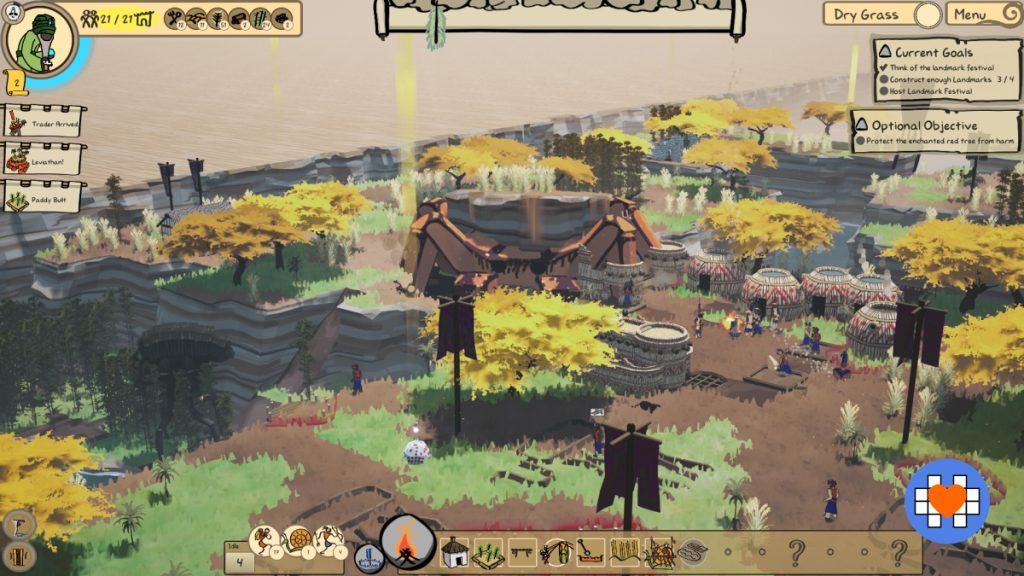Click the yellow scroll counter
Viewport: 1024px width, 576px height.
click(x=17, y=82)
